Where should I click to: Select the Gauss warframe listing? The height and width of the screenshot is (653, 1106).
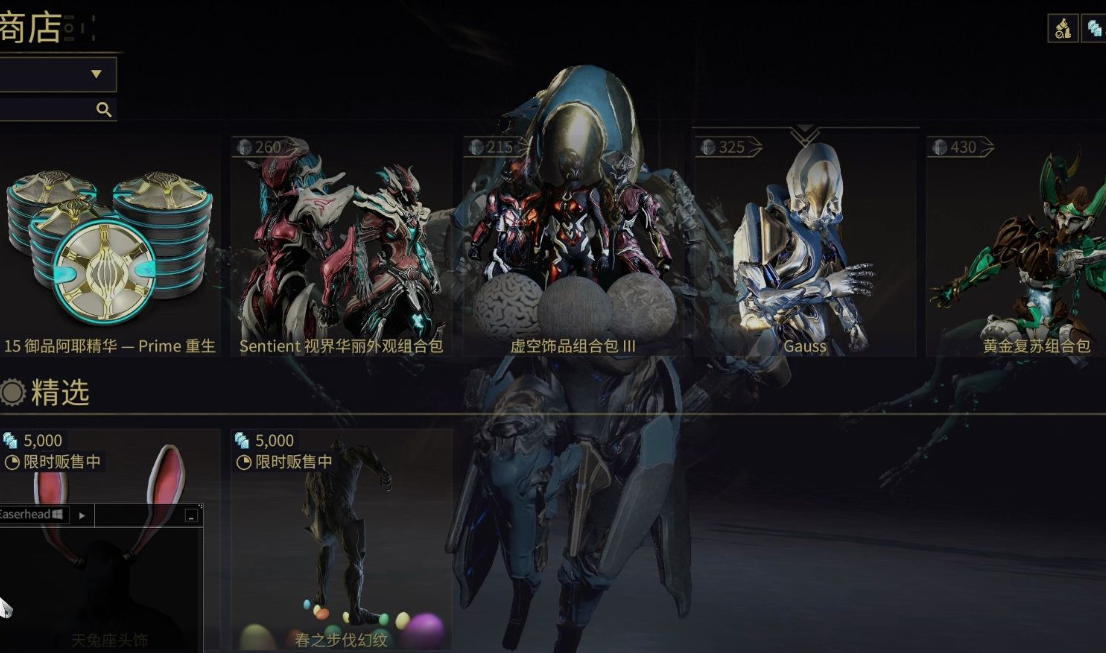pyautogui.click(x=805, y=250)
